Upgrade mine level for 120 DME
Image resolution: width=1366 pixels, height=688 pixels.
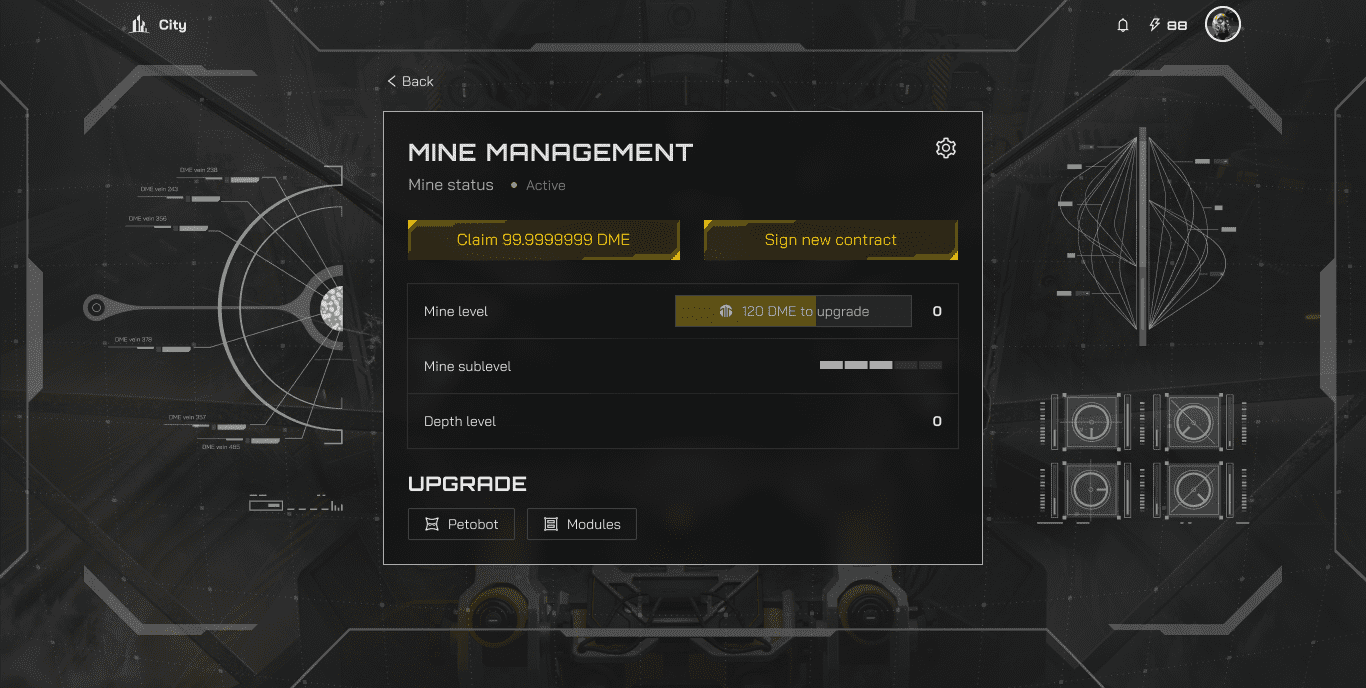[x=793, y=311]
